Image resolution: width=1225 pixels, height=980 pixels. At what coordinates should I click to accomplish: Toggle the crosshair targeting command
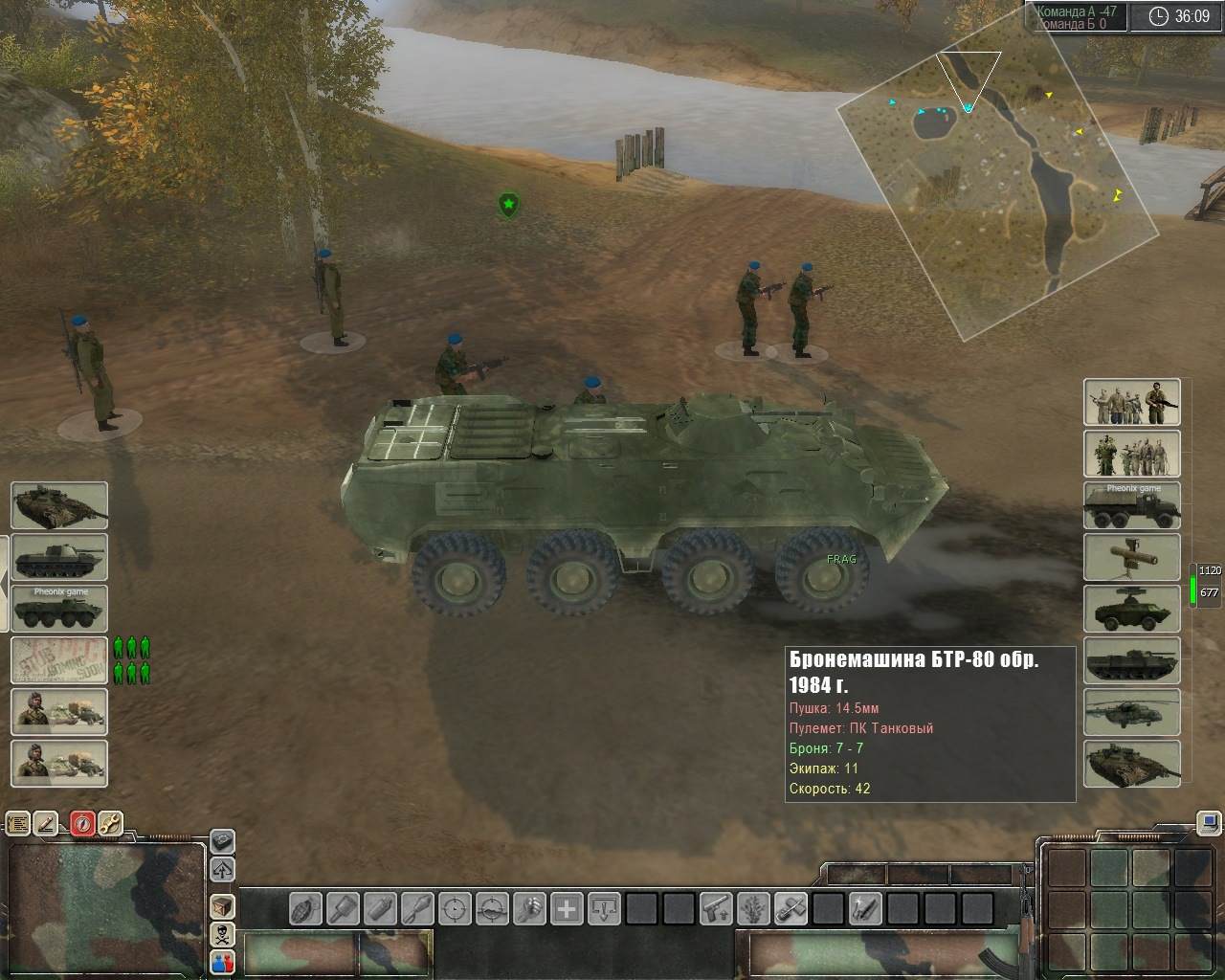(456, 907)
